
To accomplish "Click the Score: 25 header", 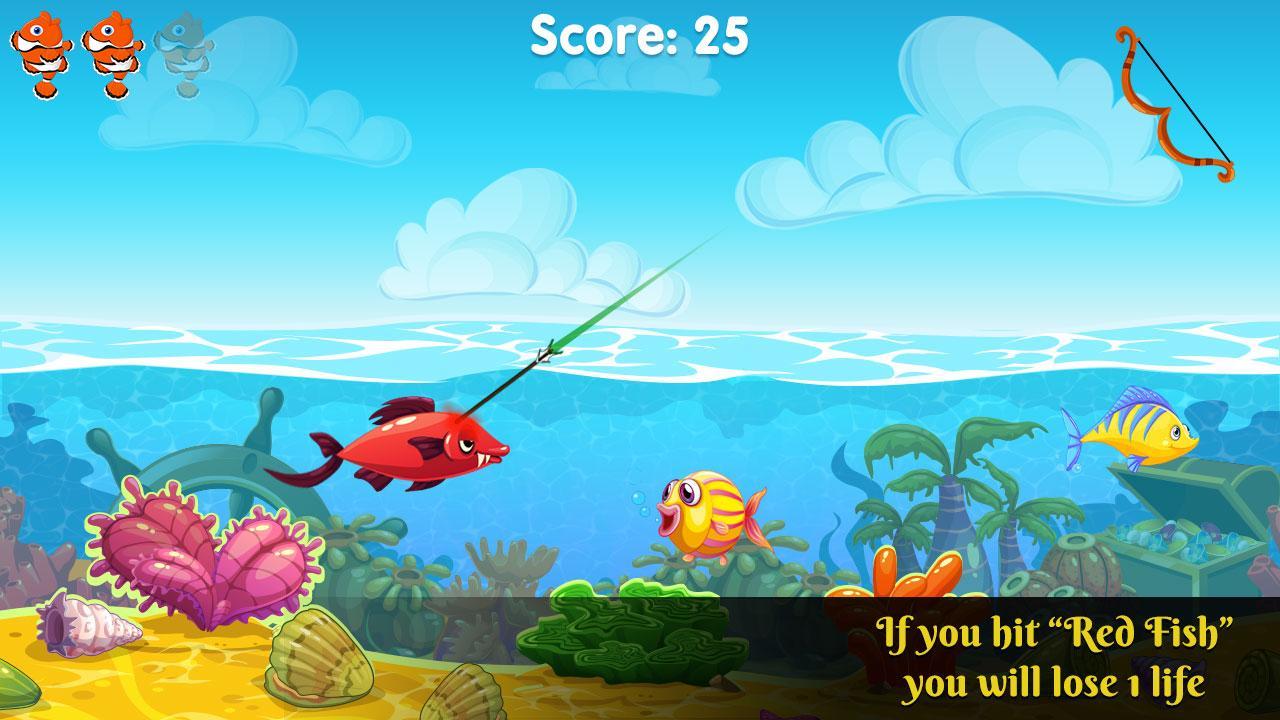I will pyautogui.click(x=638, y=37).
